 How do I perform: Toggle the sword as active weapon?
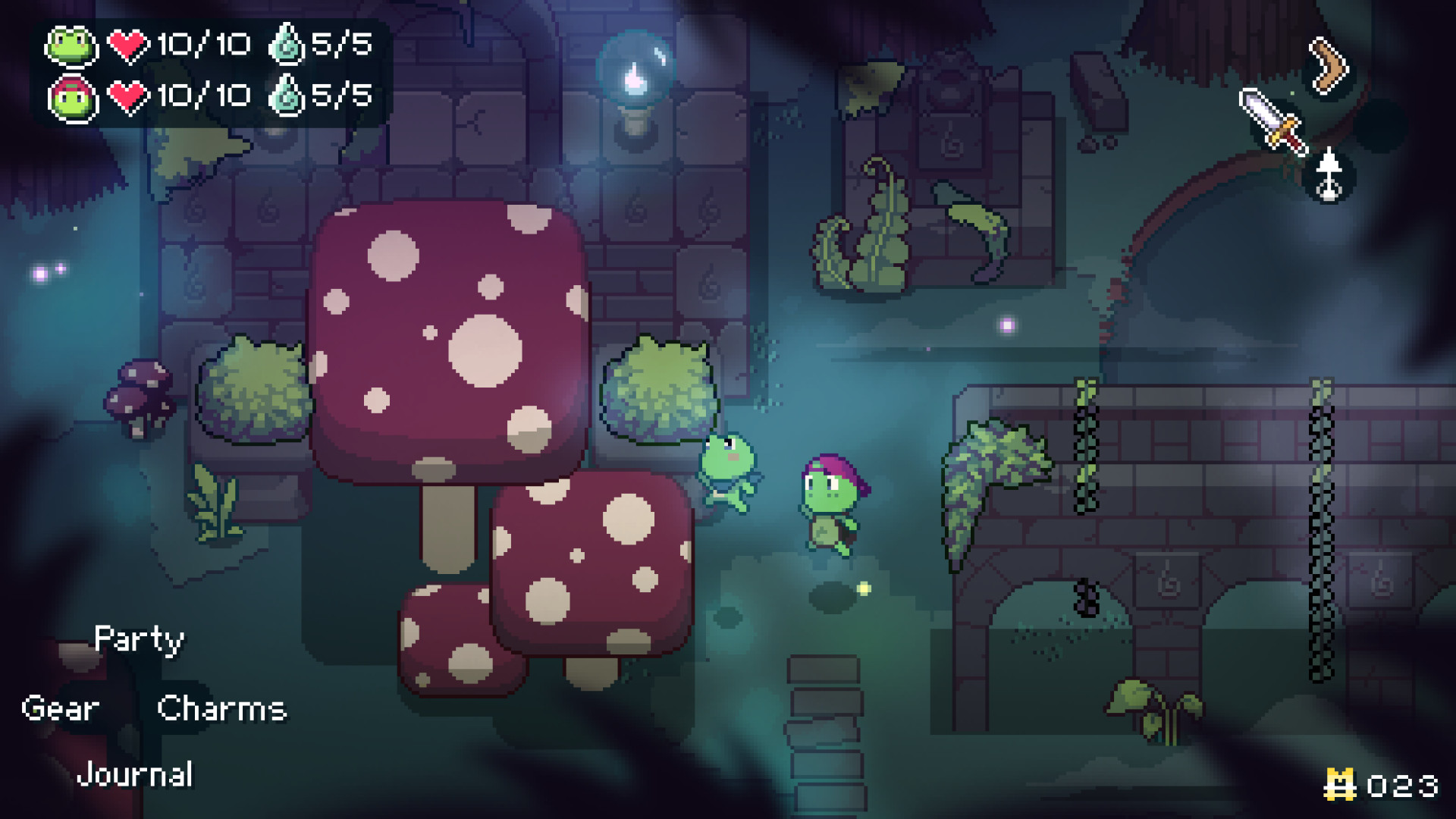tap(1274, 121)
